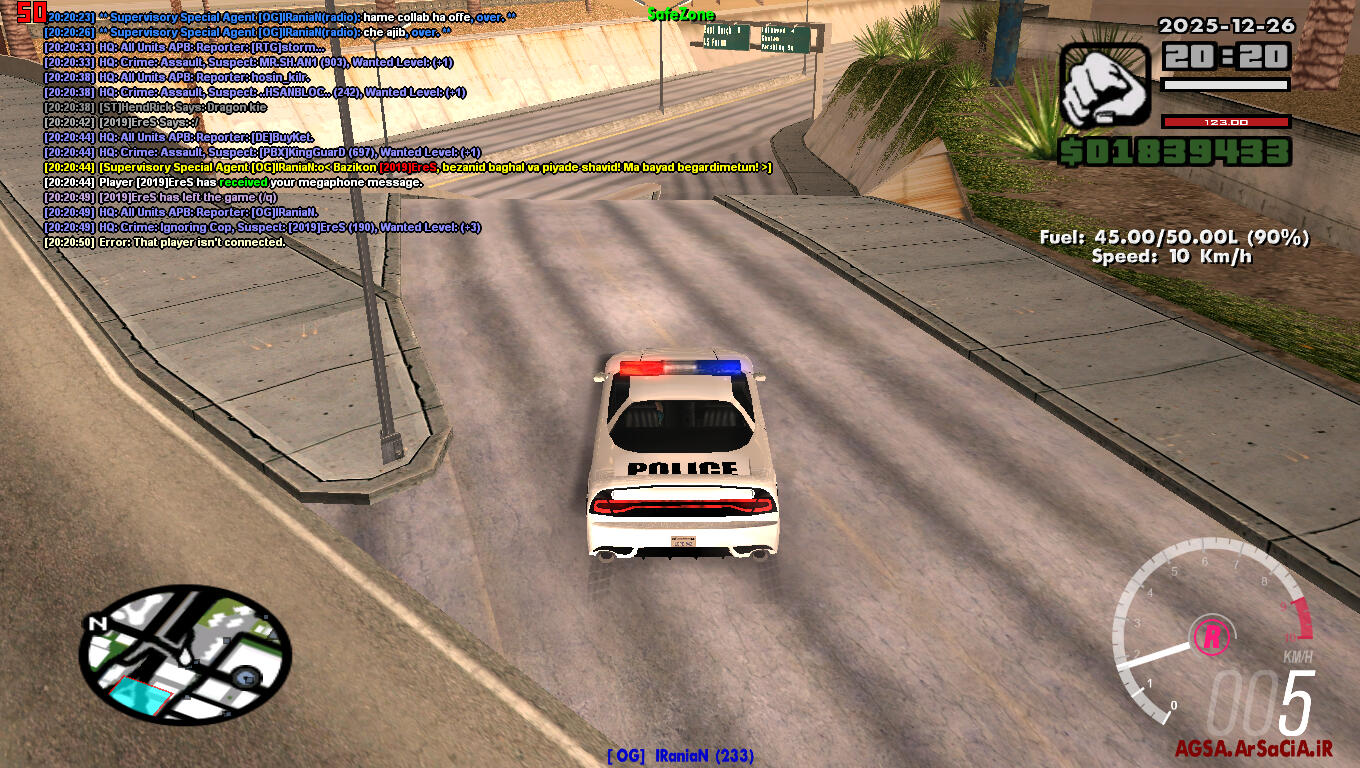1360x768 pixels.
Task: Click the chat log messages area
Action: (400, 130)
